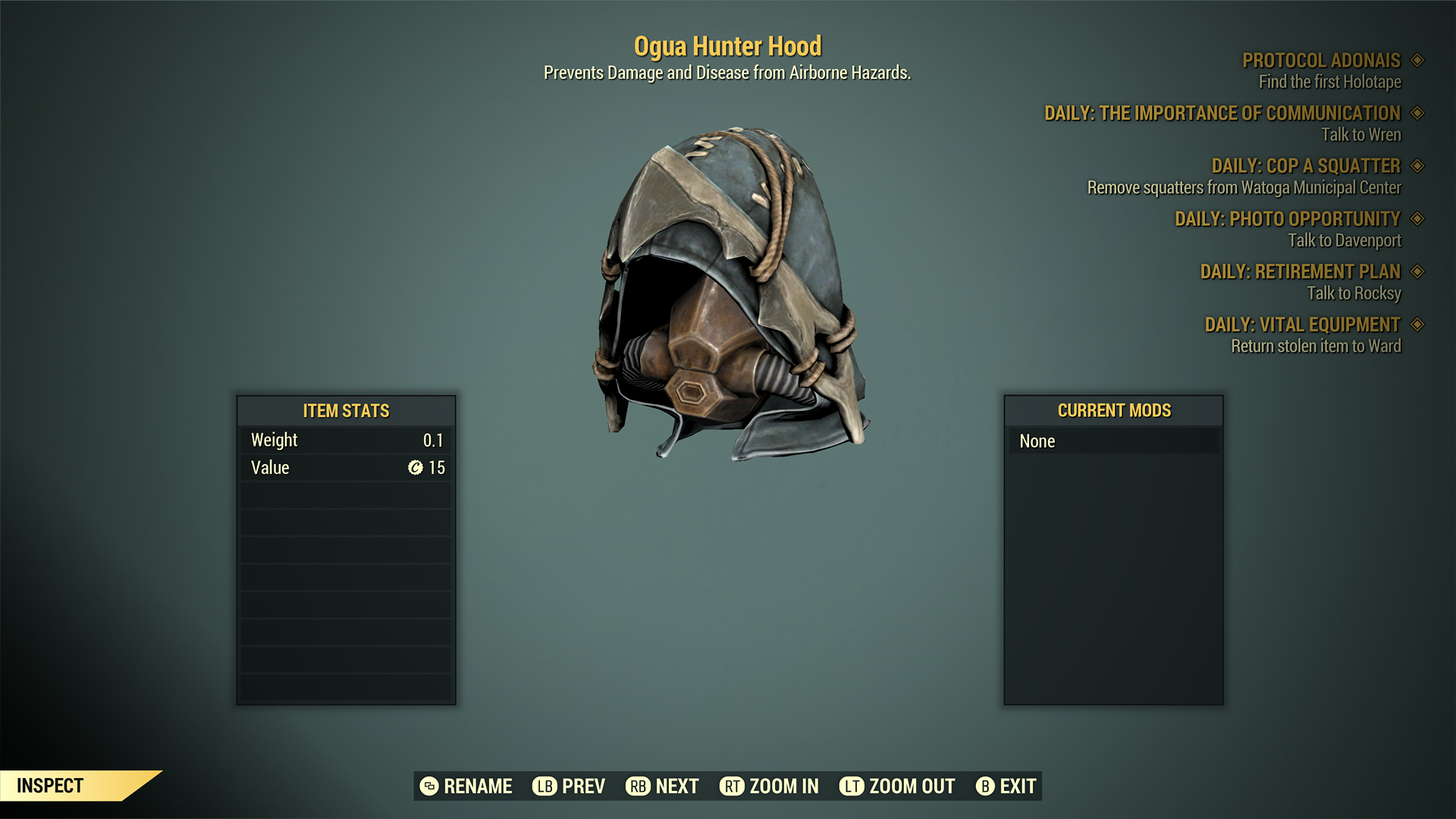Zoom out from the inspected item
The height and width of the screenshot is (819, 1456).
click(x=897, y=786)
